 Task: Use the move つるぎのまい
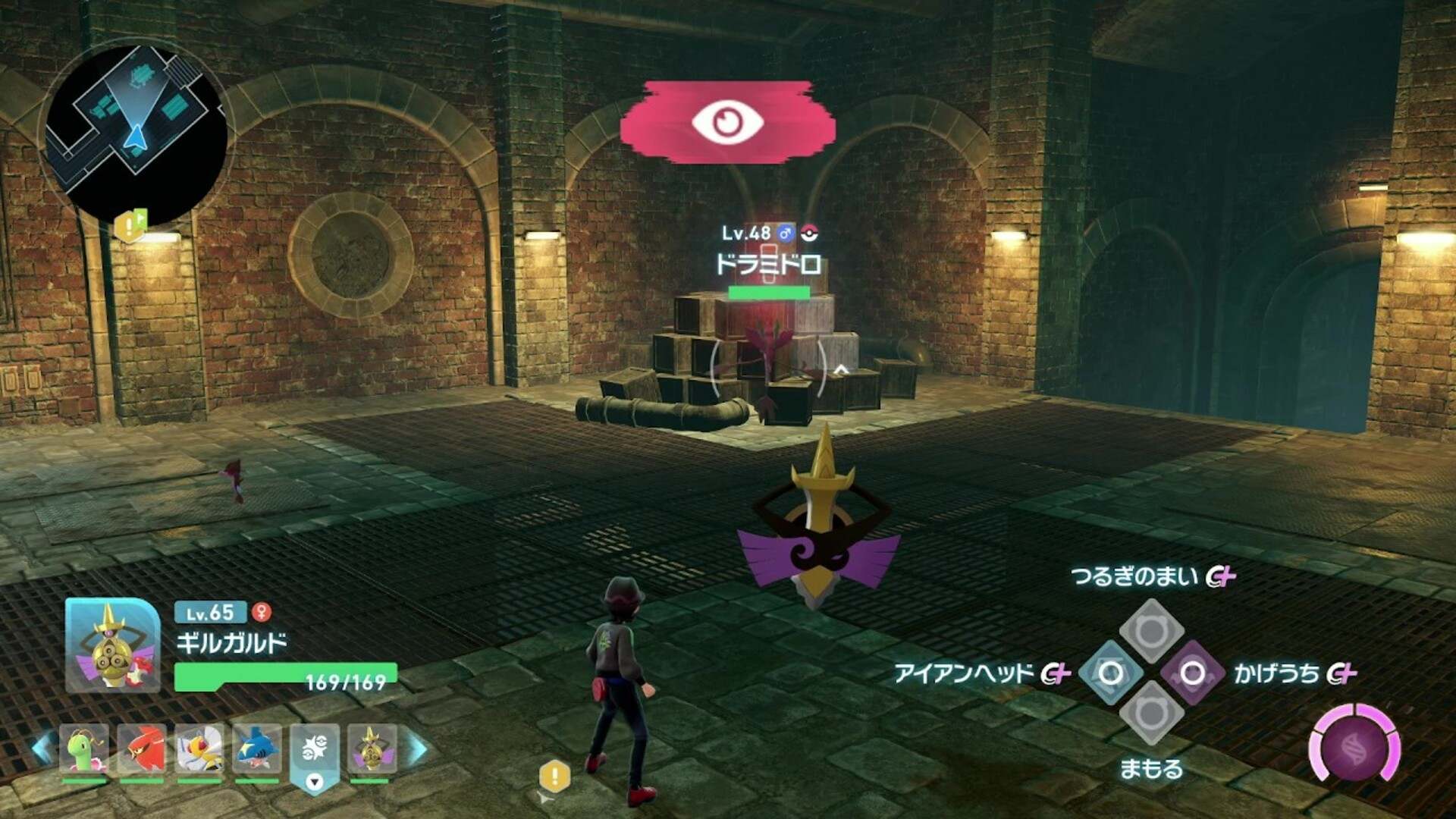coord(1151,629)
